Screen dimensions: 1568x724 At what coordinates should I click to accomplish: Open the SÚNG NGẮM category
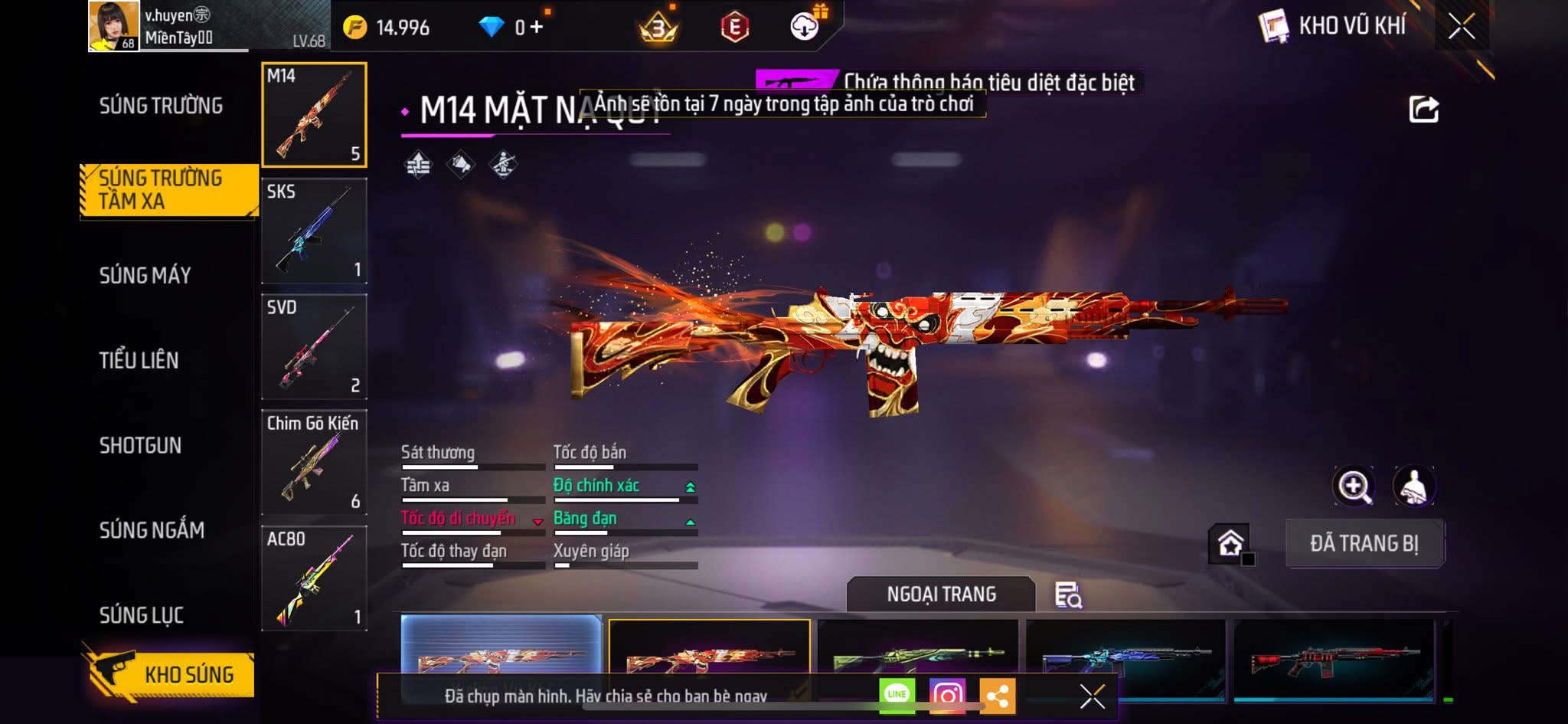pos(152,530)
